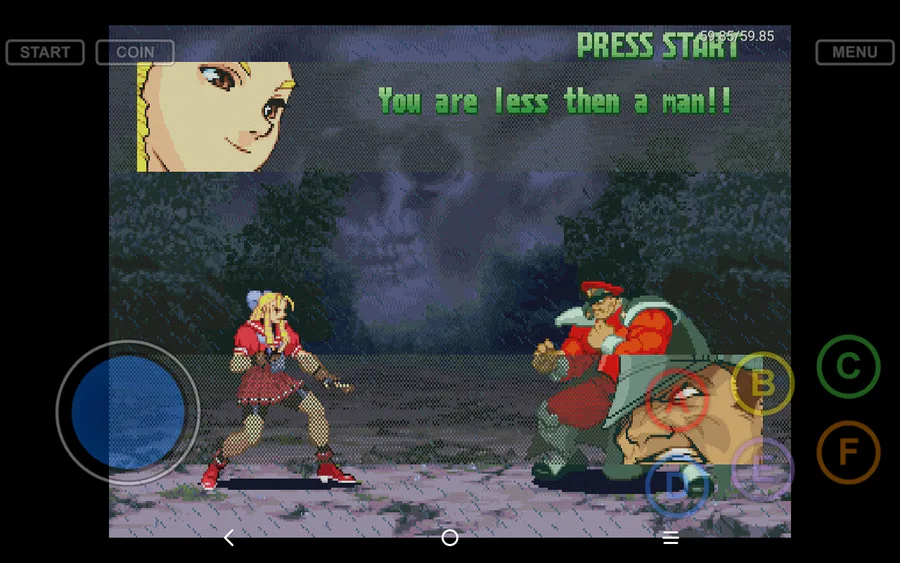Tap the yellow B attack button
The width and height of the screenshot is (900, 563).
coord(763,383)
